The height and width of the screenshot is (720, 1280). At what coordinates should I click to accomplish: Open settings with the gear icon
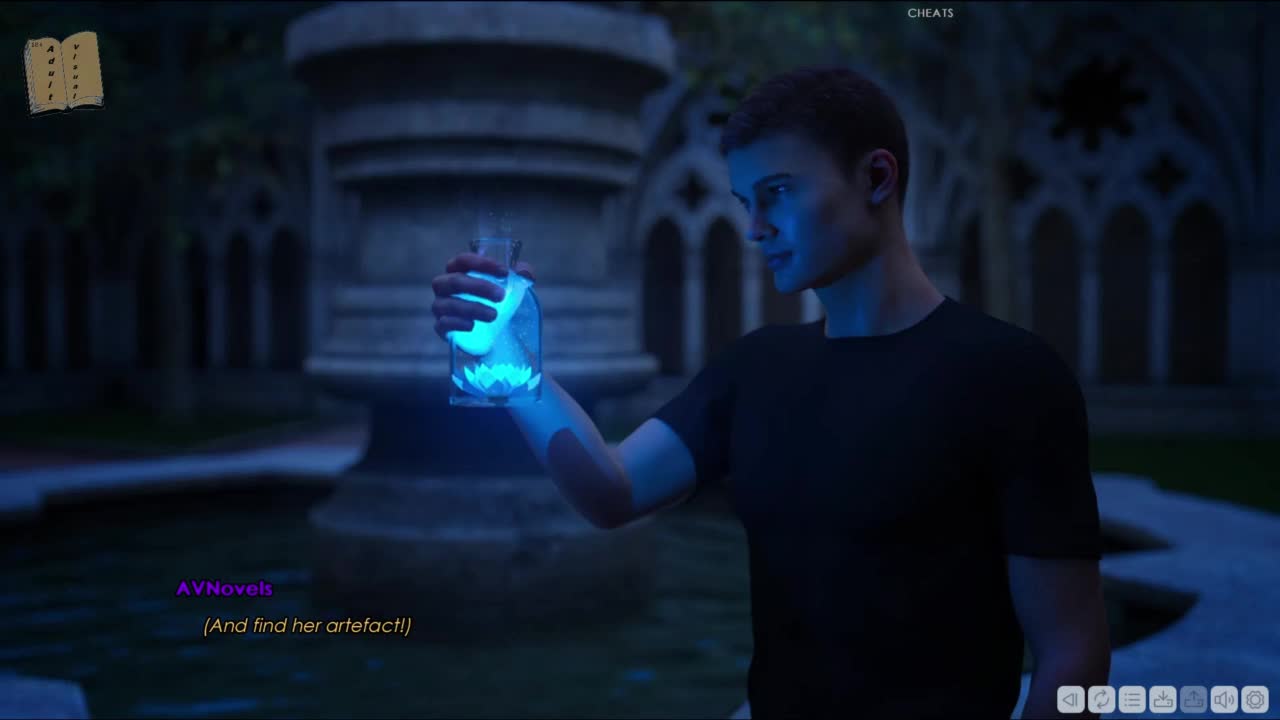(x=1255, y=699)
